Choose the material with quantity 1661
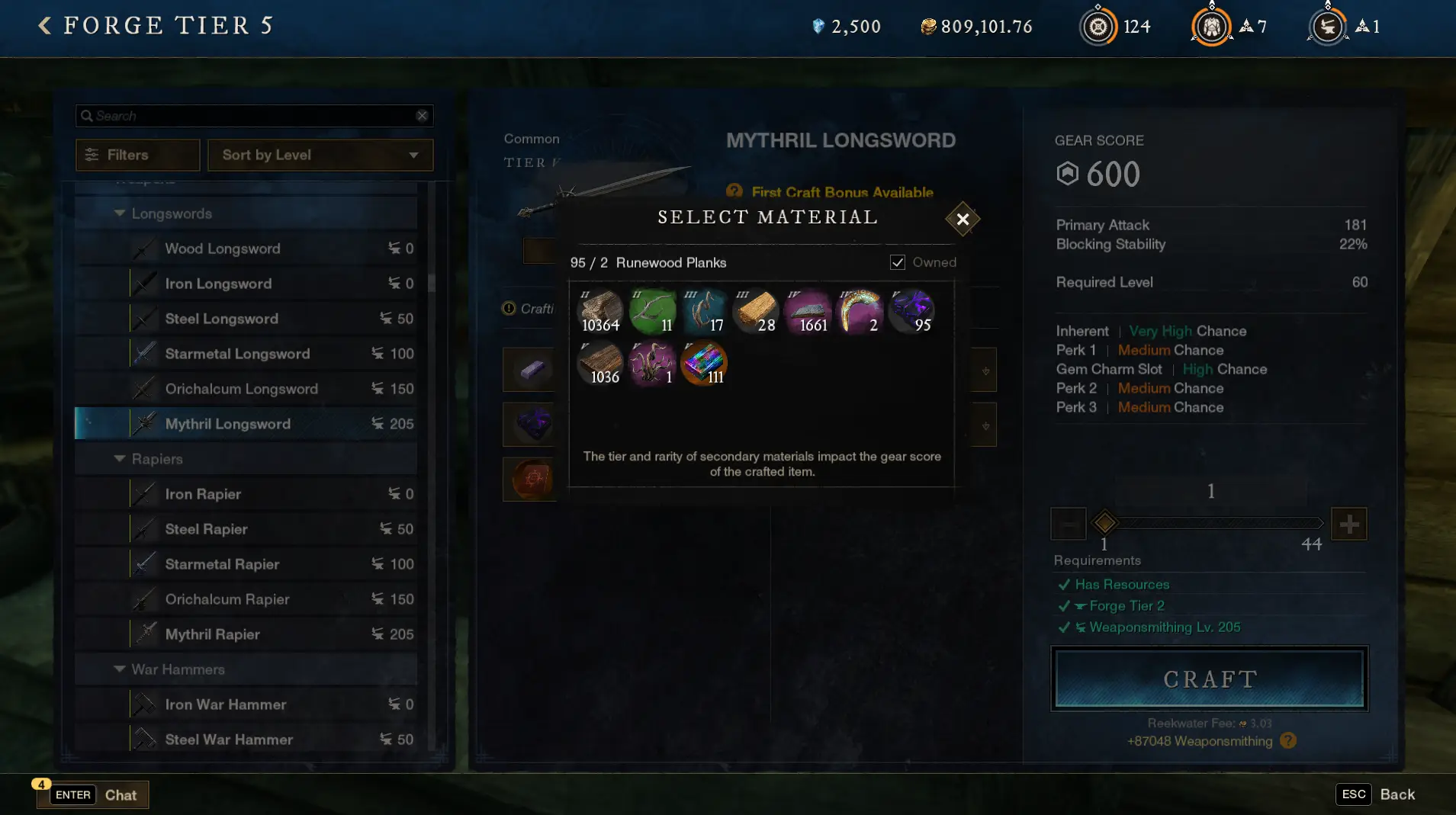This screenshot has width=1456, height=815. [x=808, y=311]
